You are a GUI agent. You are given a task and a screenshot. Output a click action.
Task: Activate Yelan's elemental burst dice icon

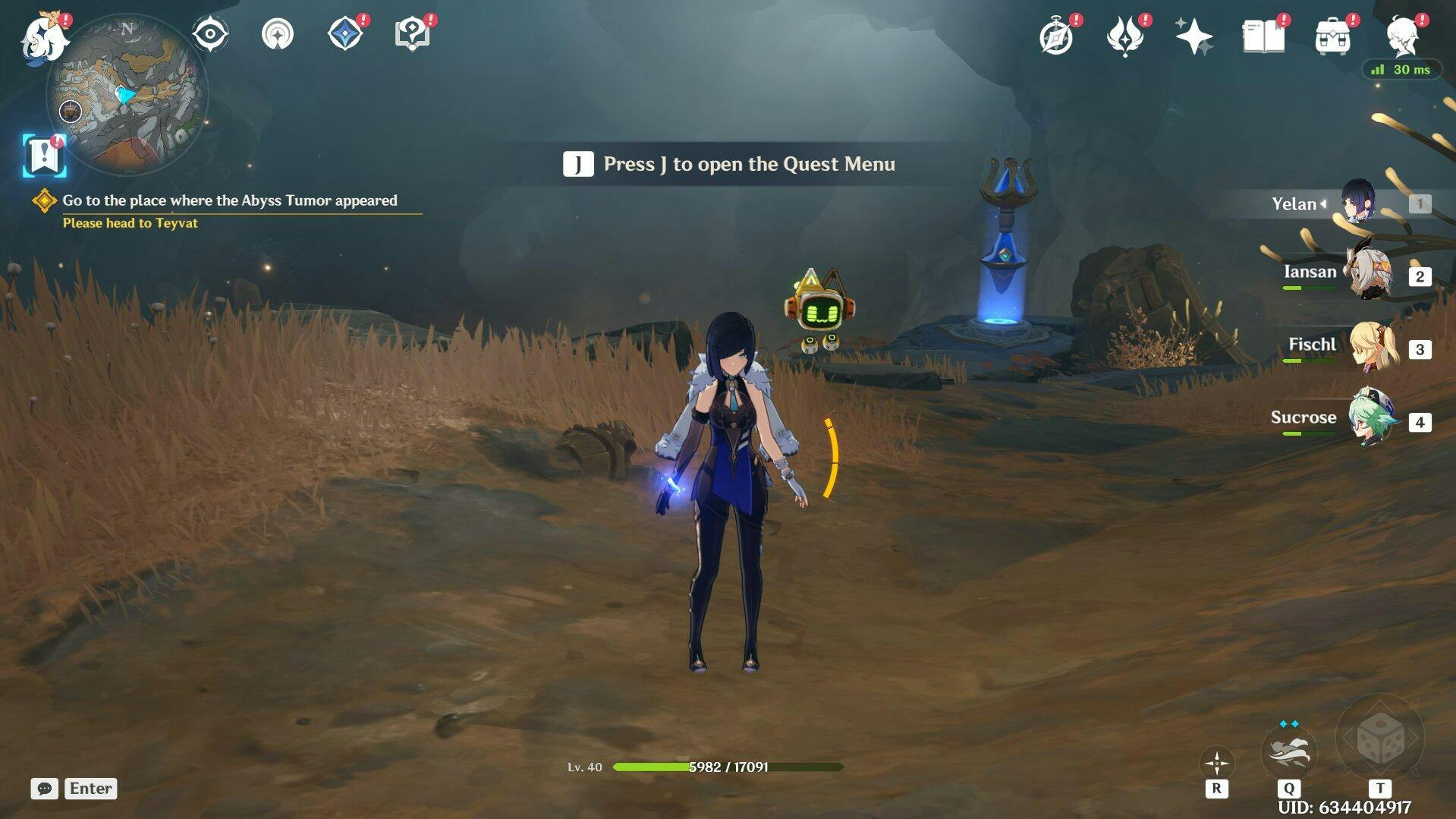[1379, 739]
